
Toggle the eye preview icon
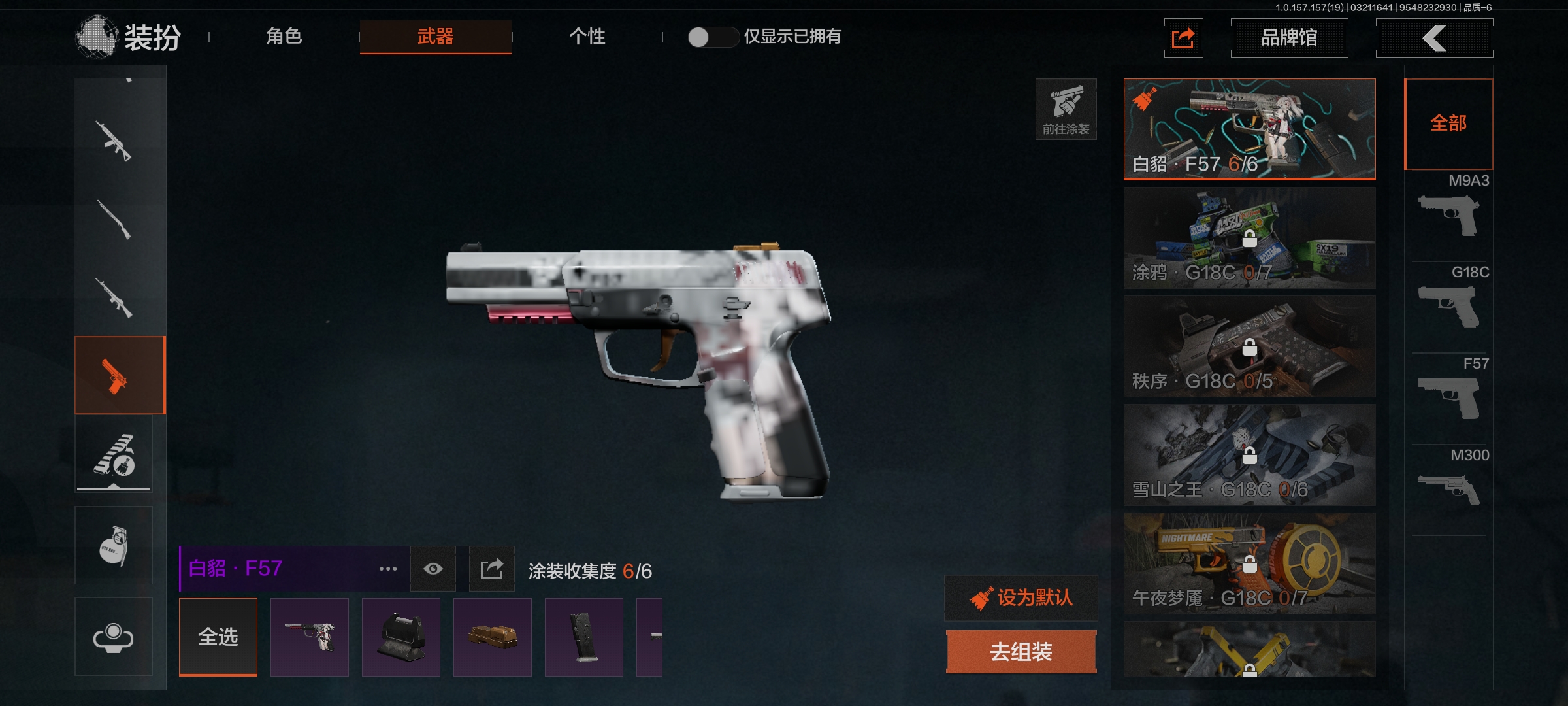point(433,569)
